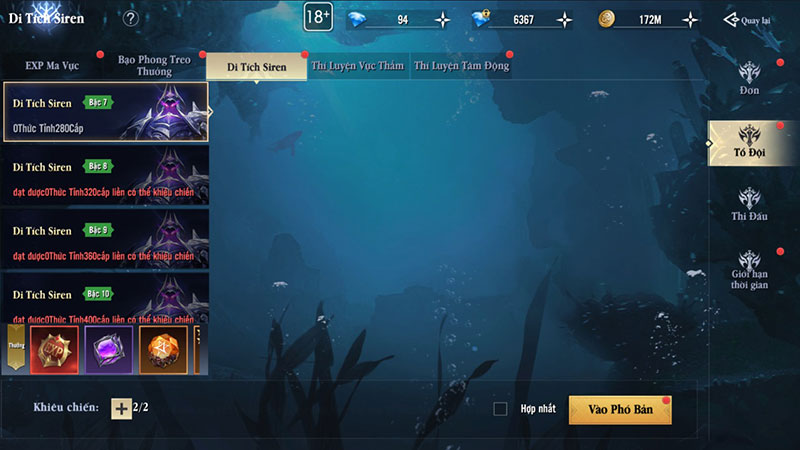Select the Tổ Đội team mode
Screen dimensions: 800x450
750,143
